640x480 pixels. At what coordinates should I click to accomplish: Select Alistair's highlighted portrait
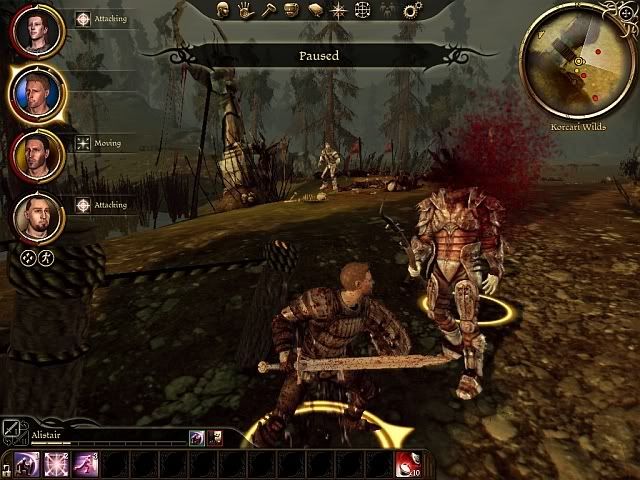[38, 93]
